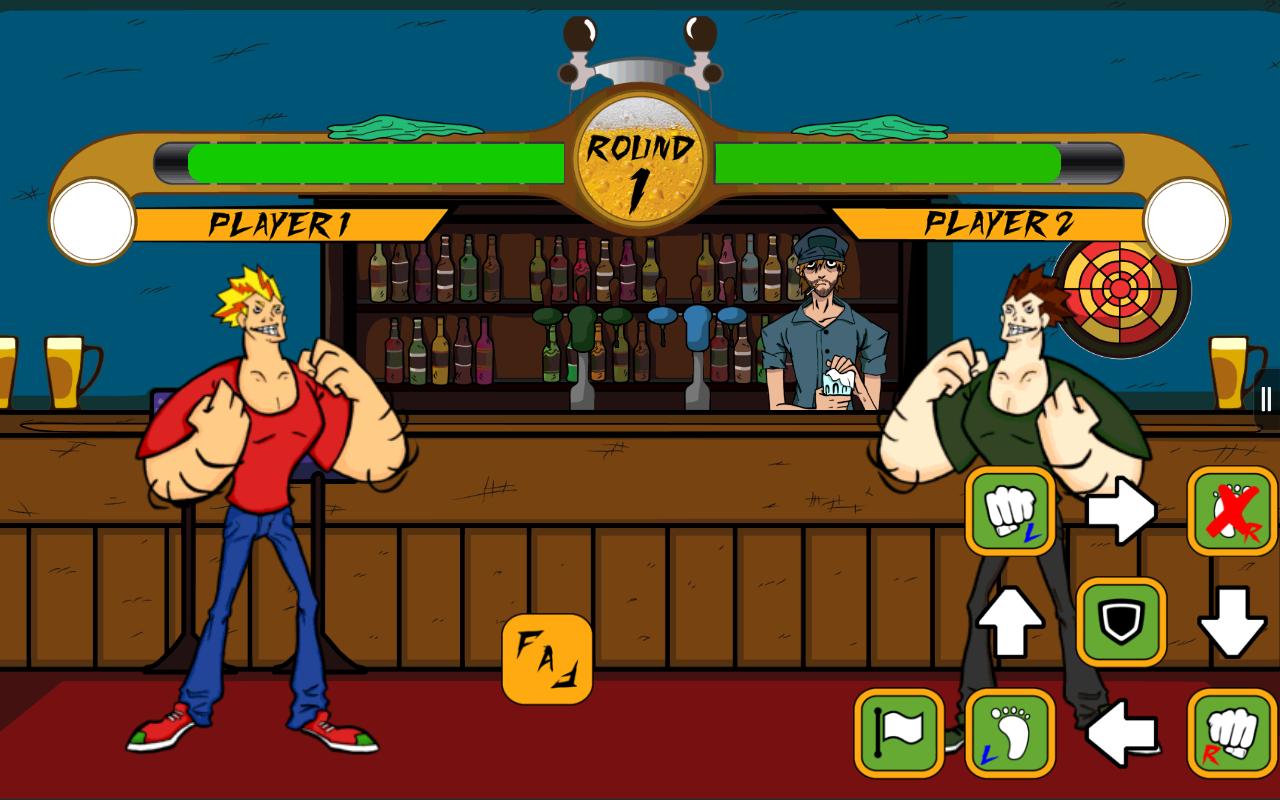1280x800 pixels.
Task: Click the crossed-out right kick button
Action: (1232, 511)
